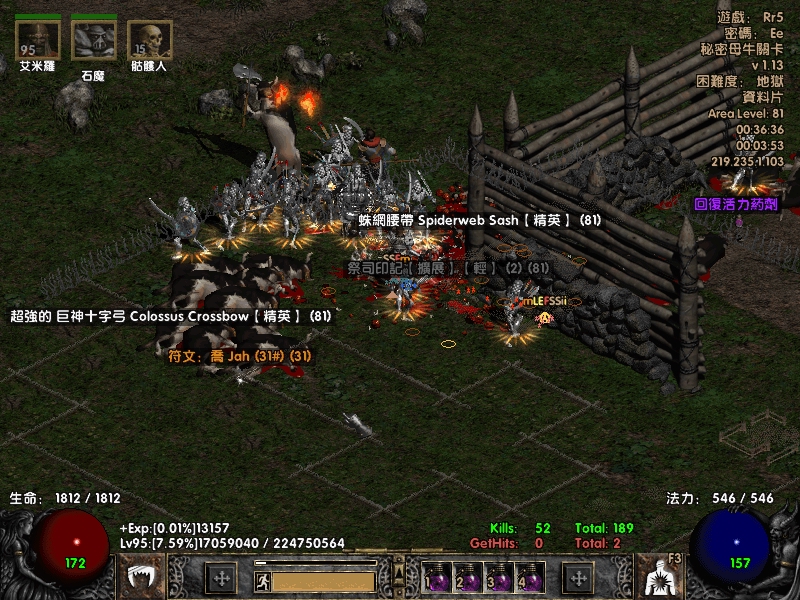Click the stone golem 石魔 portrait
The image size is (800, 600).
click(93, 40)
